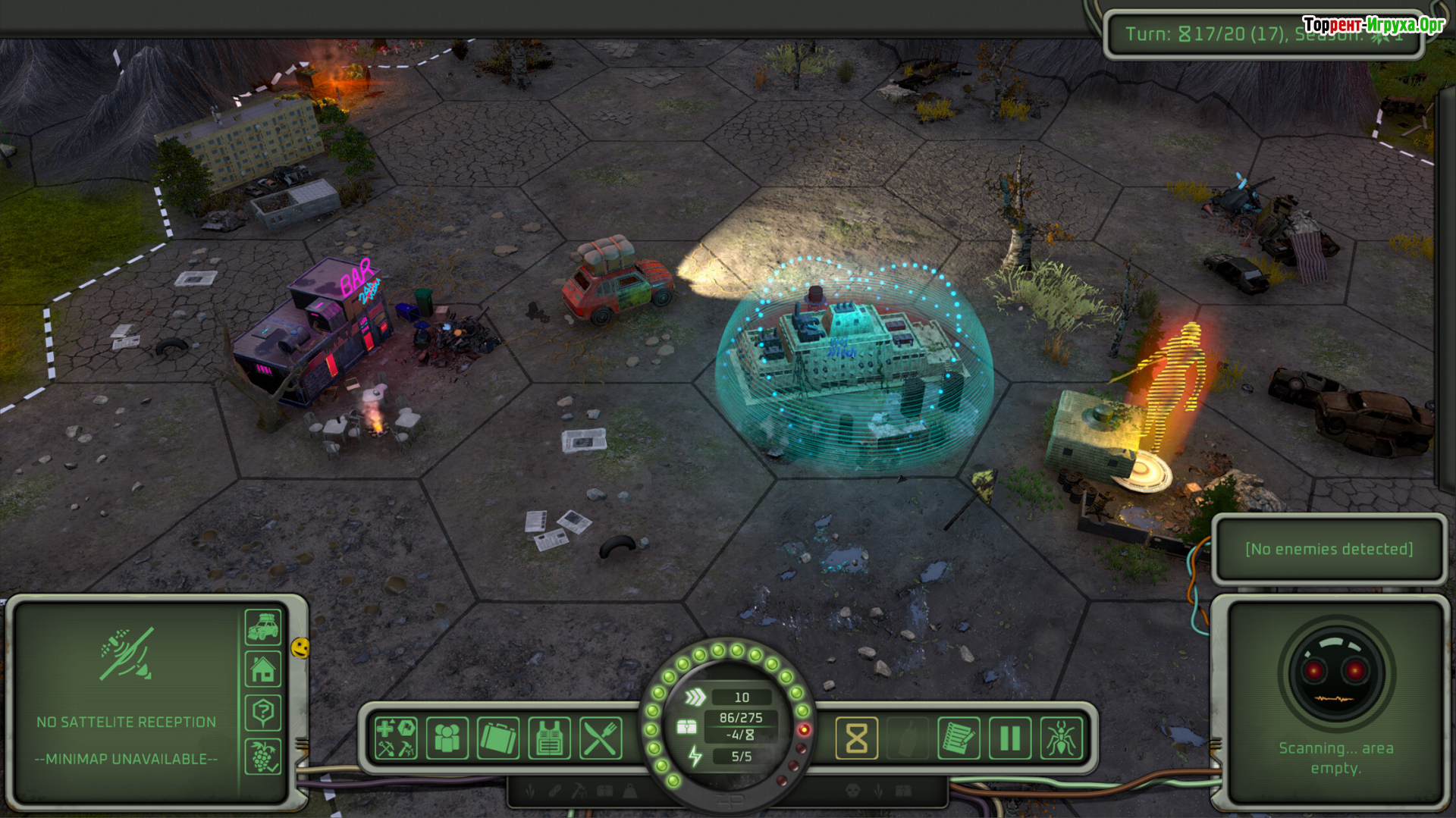Pause the game

coord(1010,738)
